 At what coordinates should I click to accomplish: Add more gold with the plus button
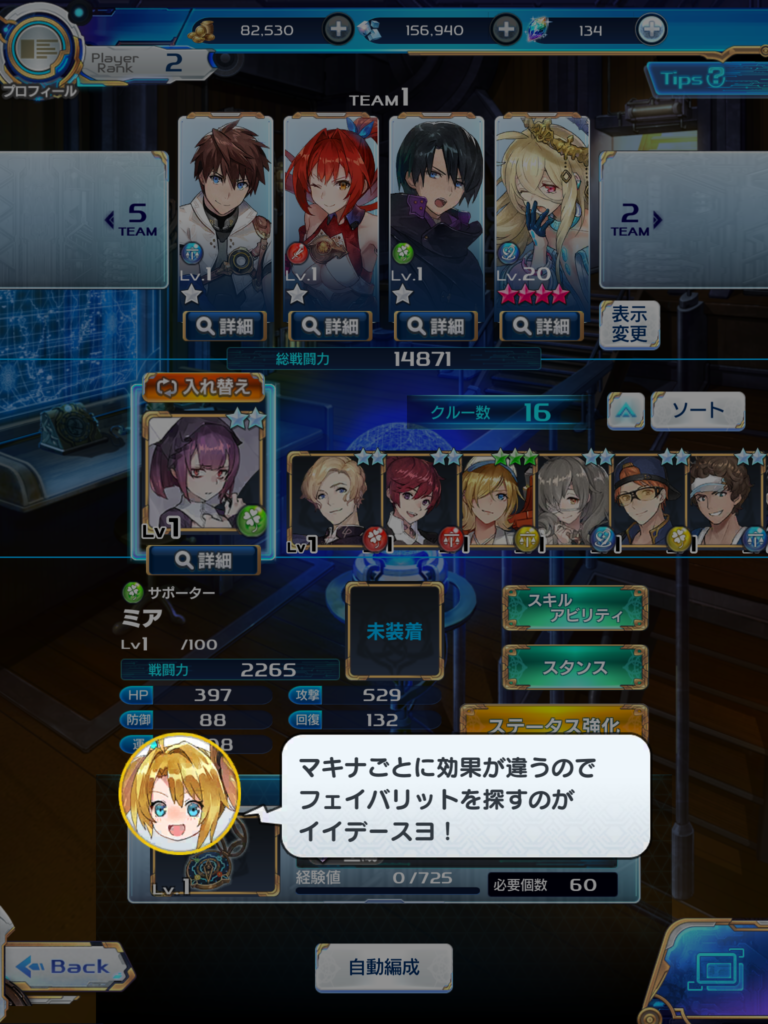coord(339,29)
